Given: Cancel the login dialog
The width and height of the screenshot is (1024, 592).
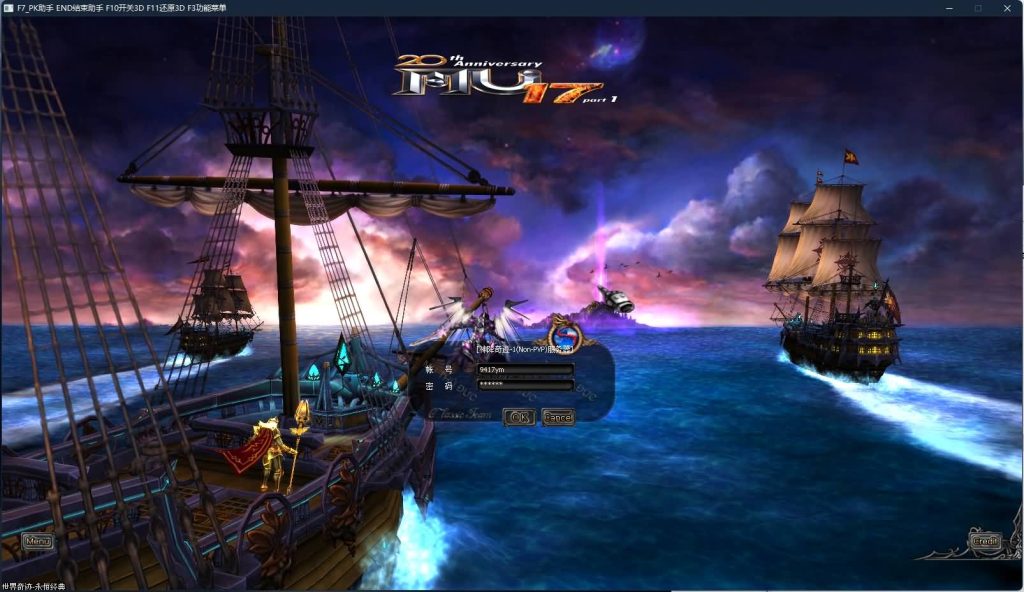Looking at the screenshot, I should [x=557, y=416].
